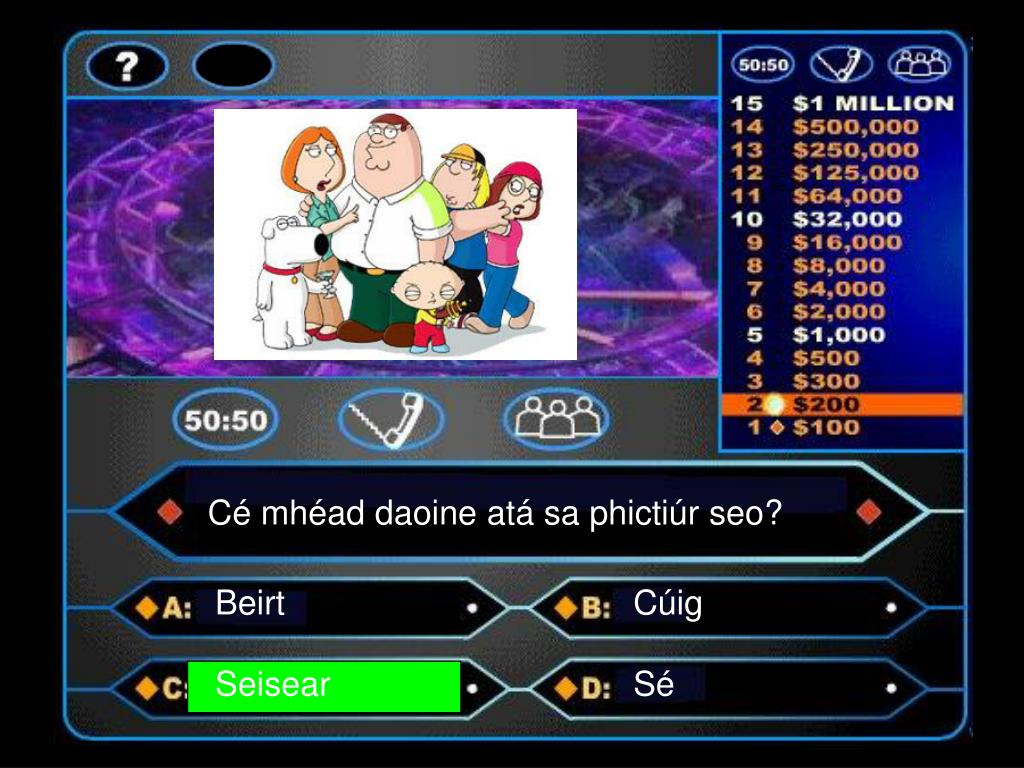1024x768 pixels.
Task: Activate the large Phone a Friend lifeline
Action: click(390, 419)
